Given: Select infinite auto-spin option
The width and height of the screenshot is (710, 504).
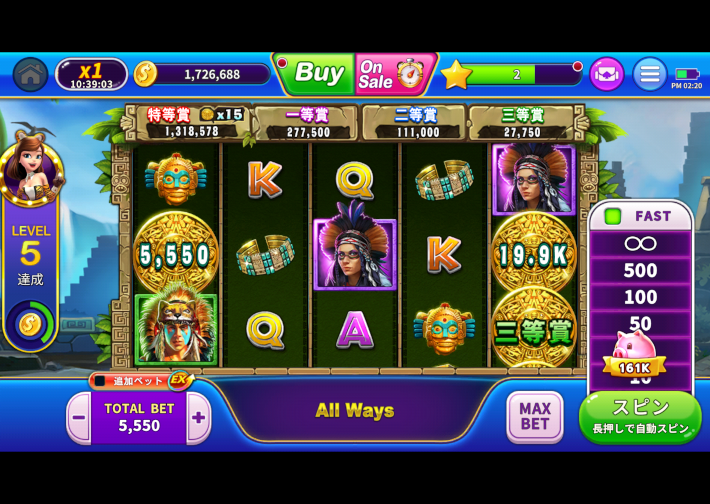Looking at the screenshot, I should coord(640,243).
